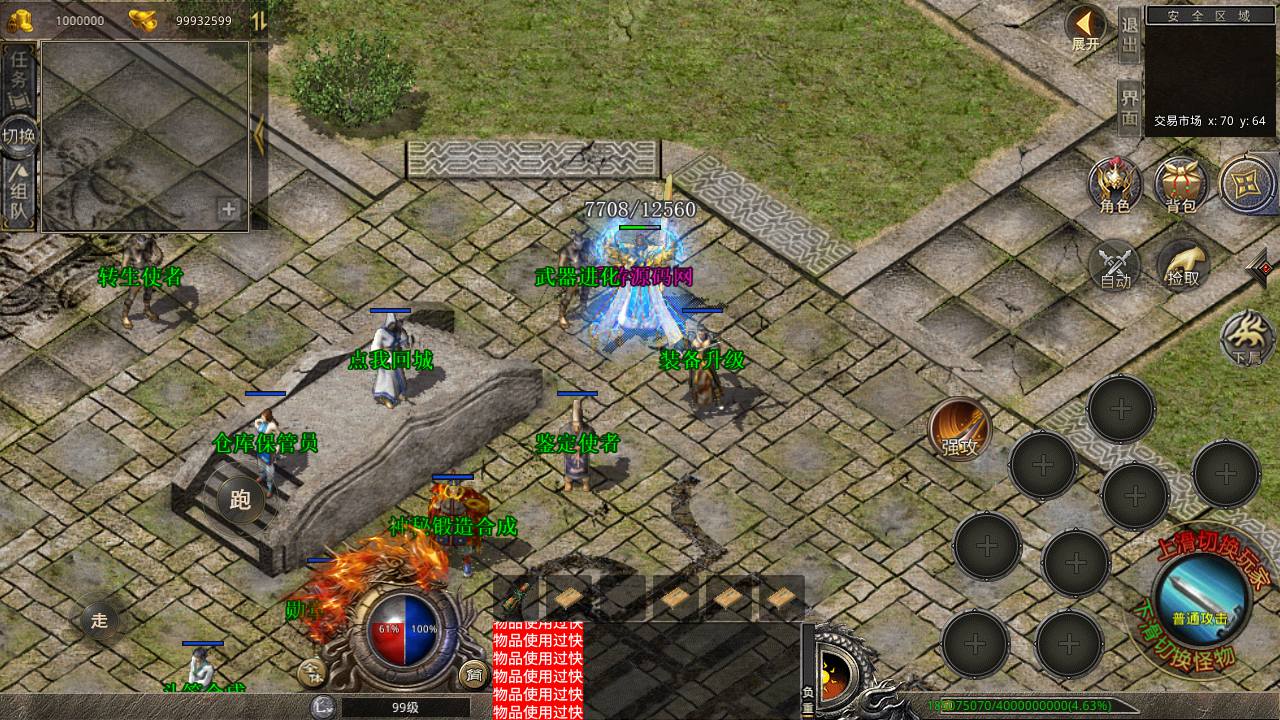Tap the 捡取 pickup button
The height and width of the screenshot is (720, 1280).
pyautogui.click(x=1183, y=265)
